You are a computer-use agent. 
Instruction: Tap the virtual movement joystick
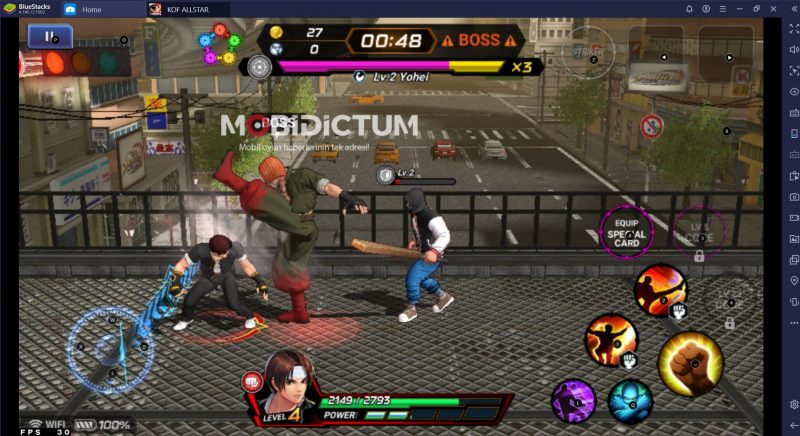click(110, 347)
